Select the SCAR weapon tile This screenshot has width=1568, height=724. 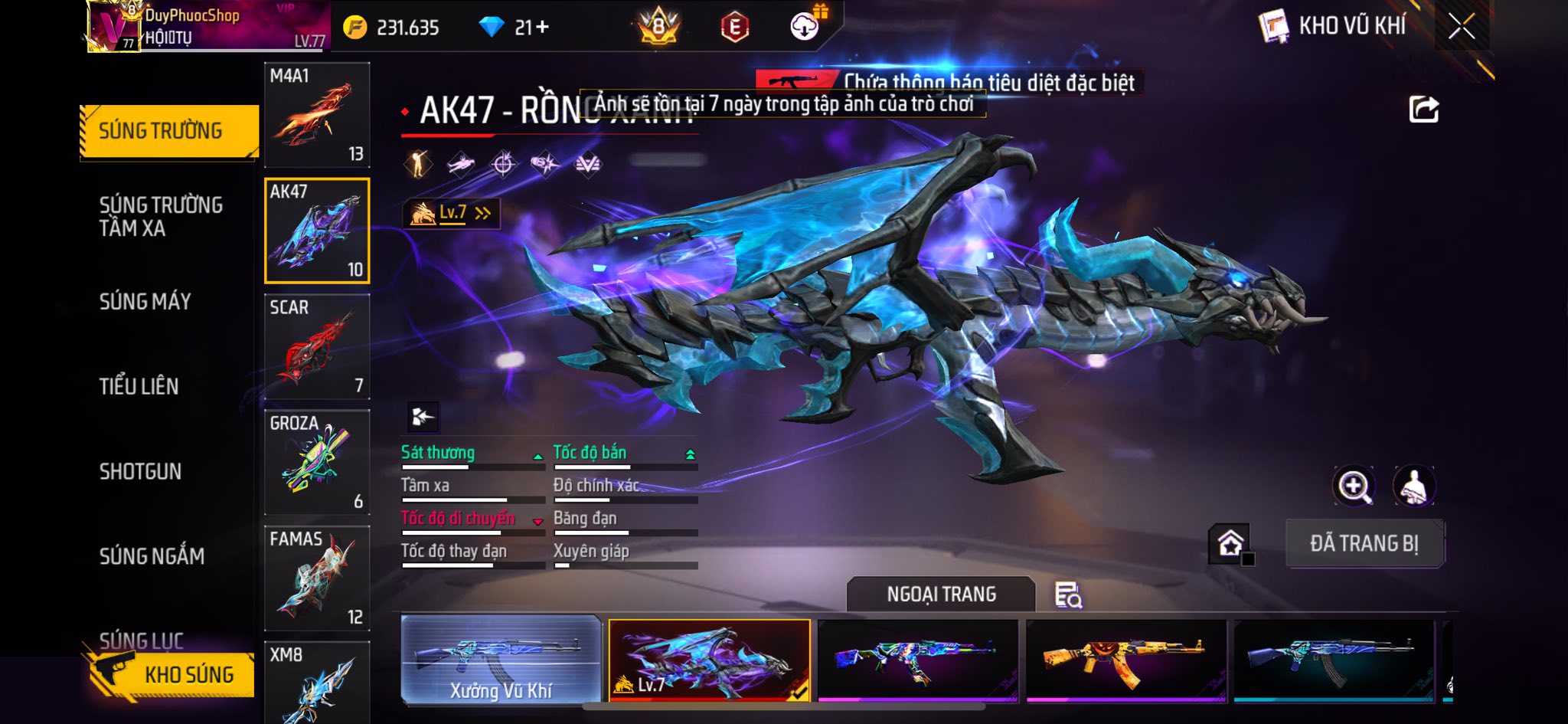[317, 347]
